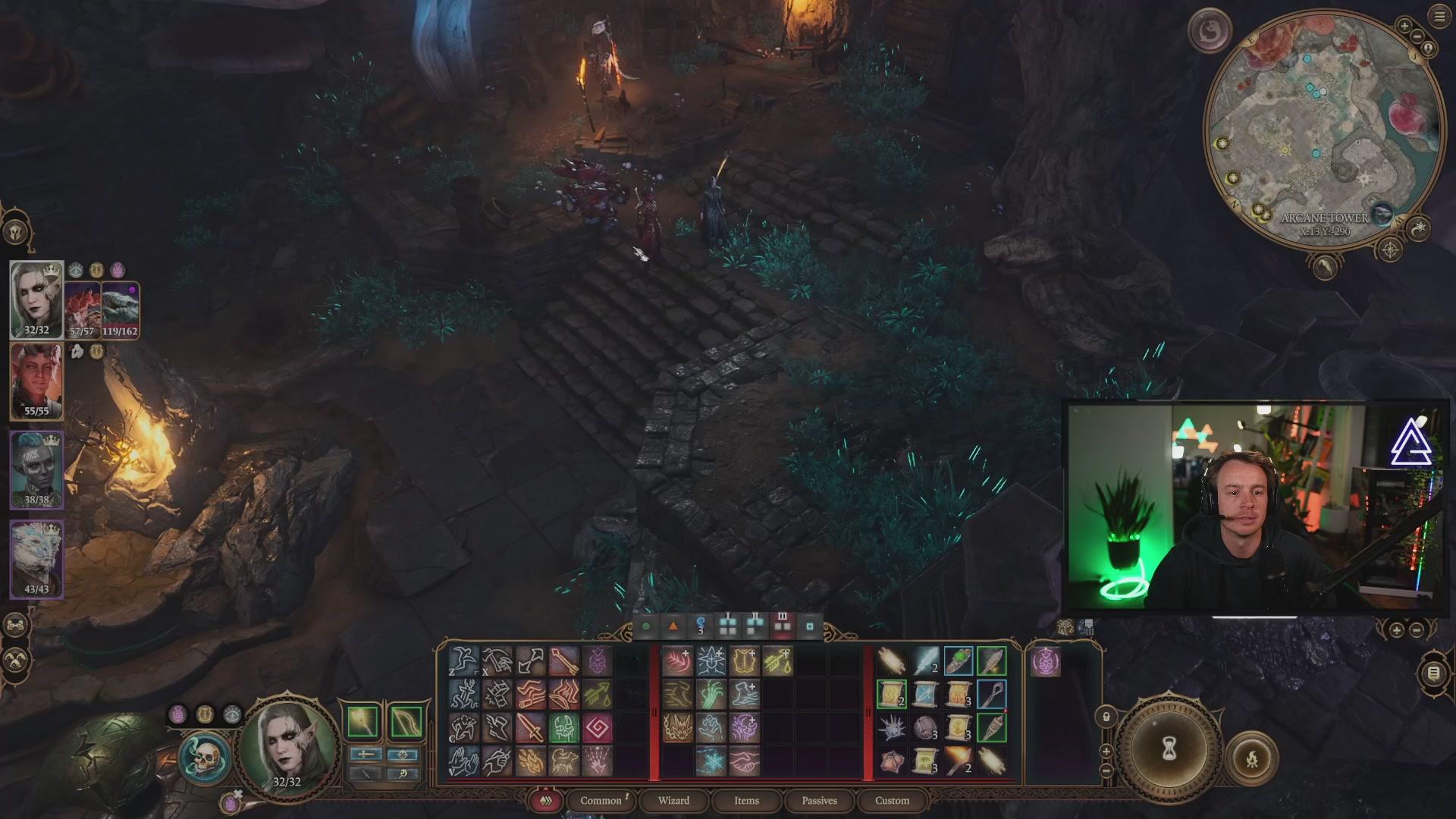Toggle the hotbar lock padlock

click(1106, 716)
